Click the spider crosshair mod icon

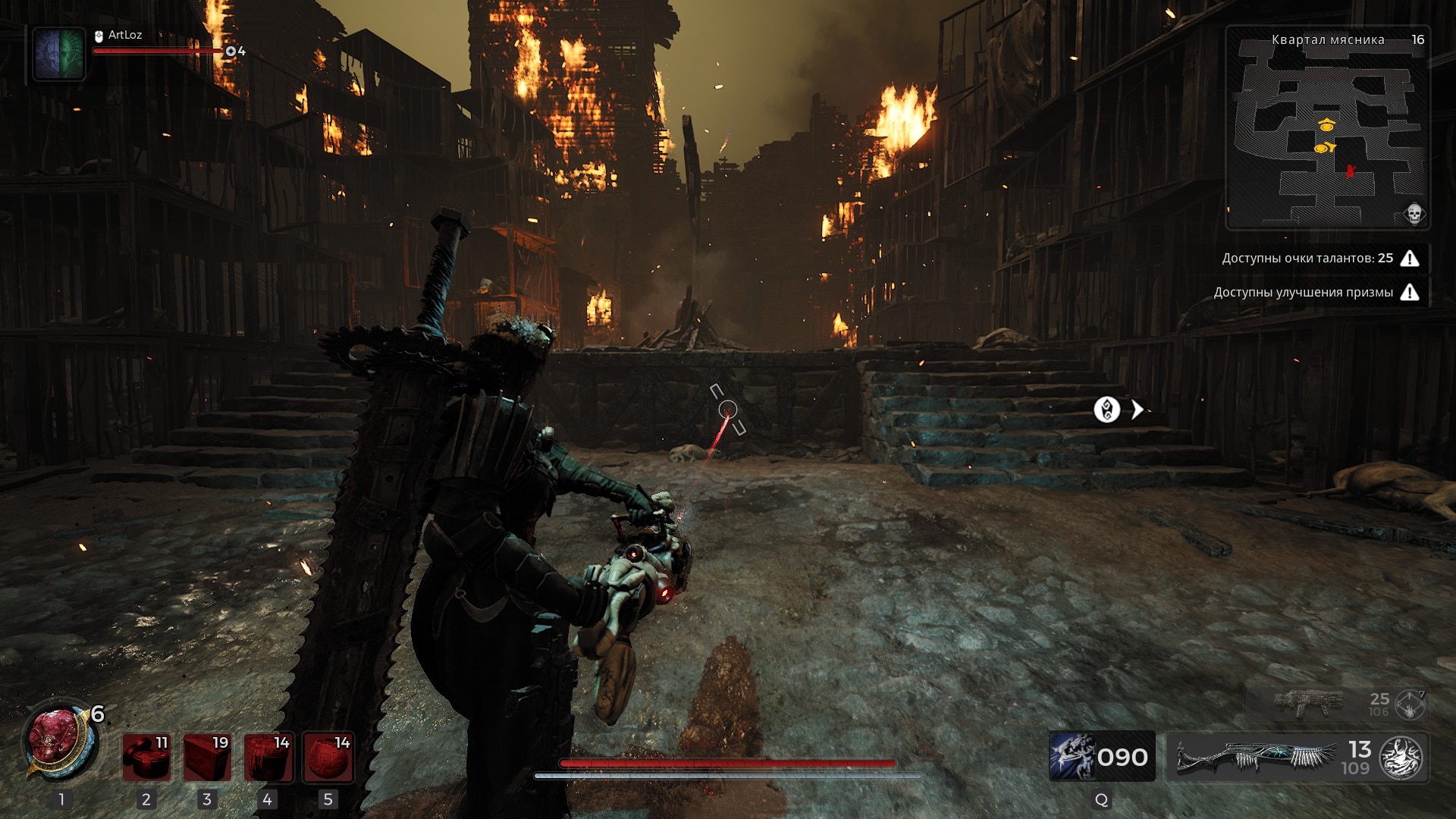pyautogui.click(x=1410, y=704)
